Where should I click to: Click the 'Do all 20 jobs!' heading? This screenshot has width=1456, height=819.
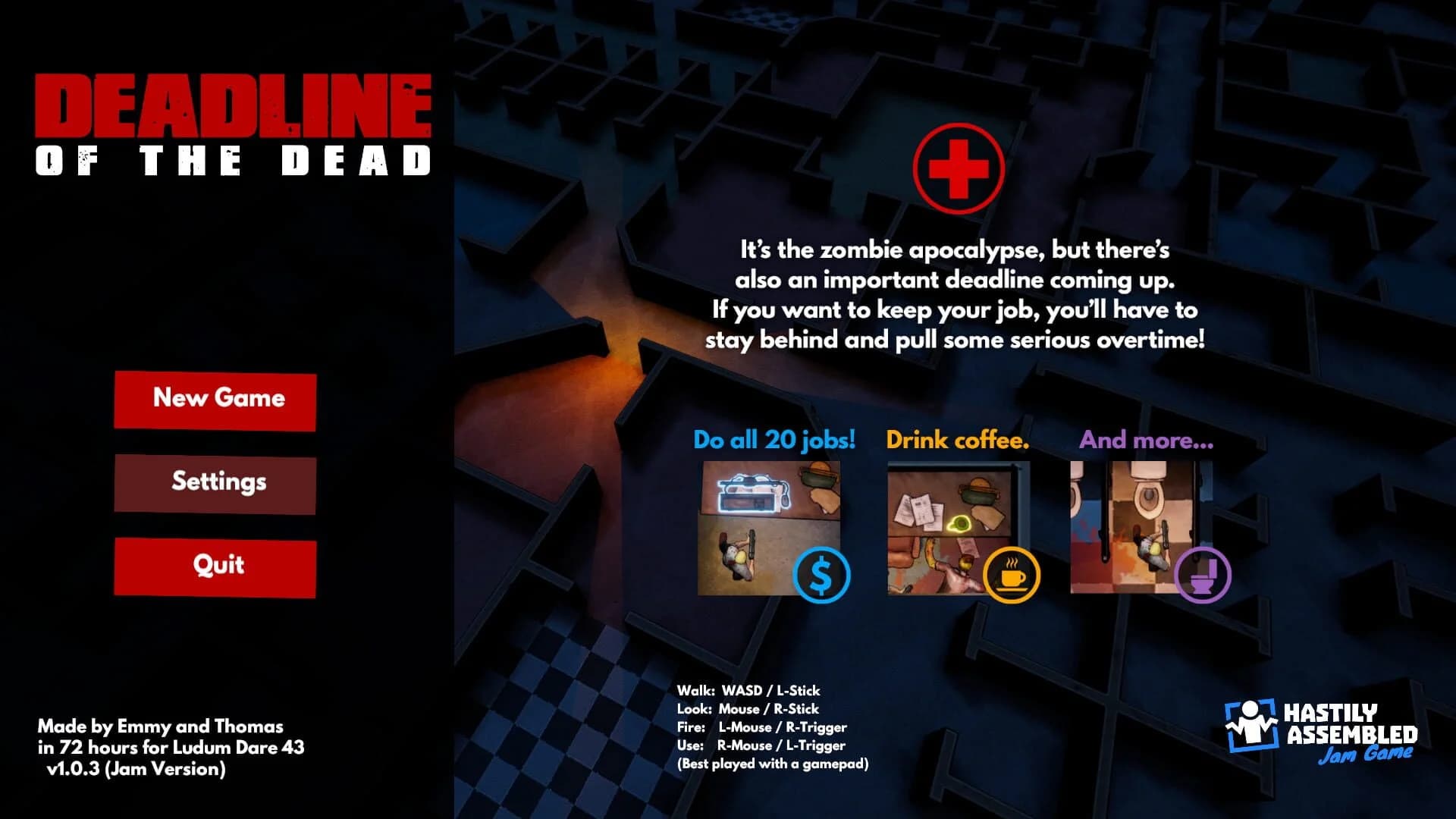774,440
